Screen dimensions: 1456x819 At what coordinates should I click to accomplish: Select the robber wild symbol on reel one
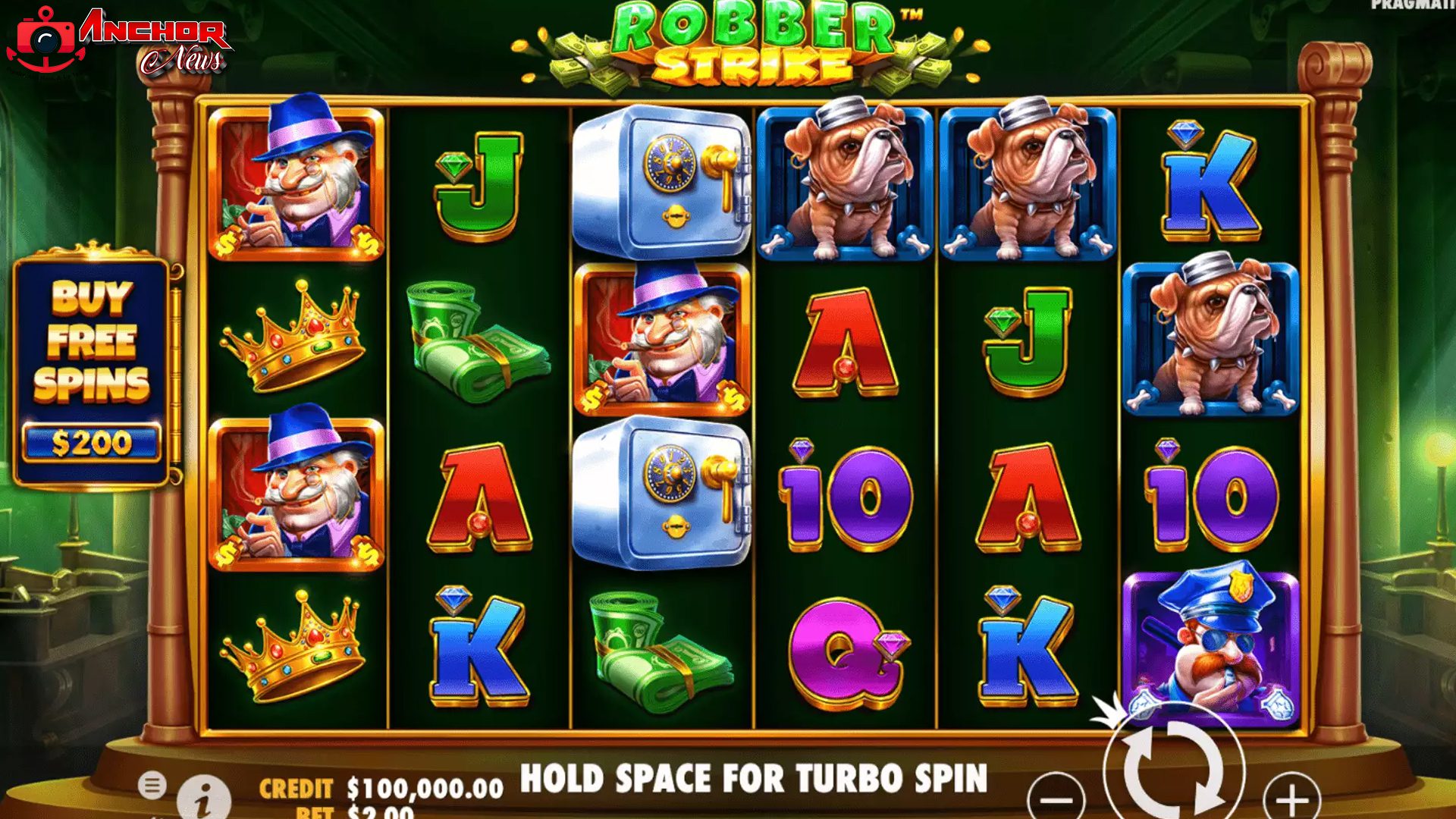click(x=296, y=182)
